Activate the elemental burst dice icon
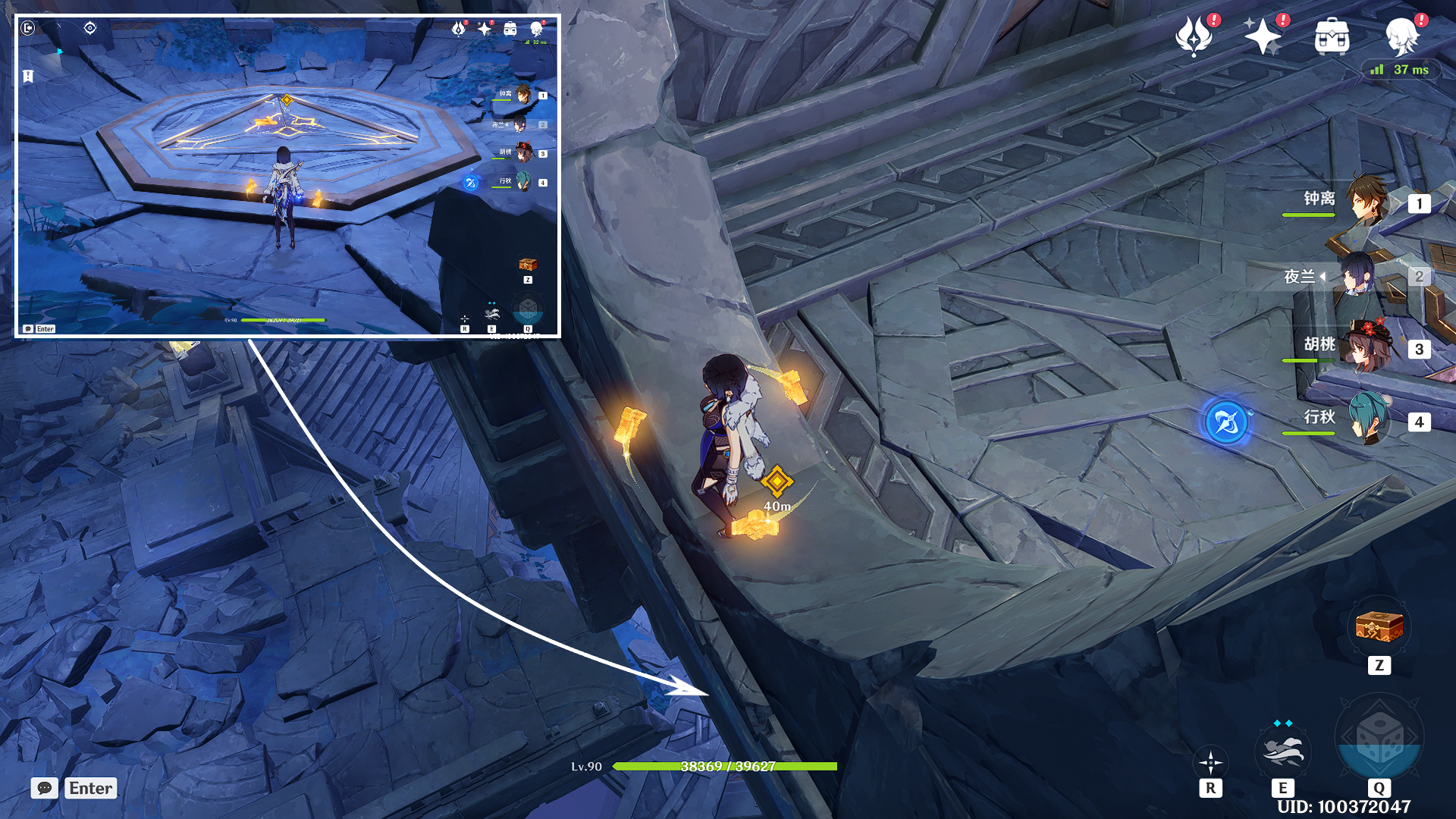 [x=1379, y=739]
